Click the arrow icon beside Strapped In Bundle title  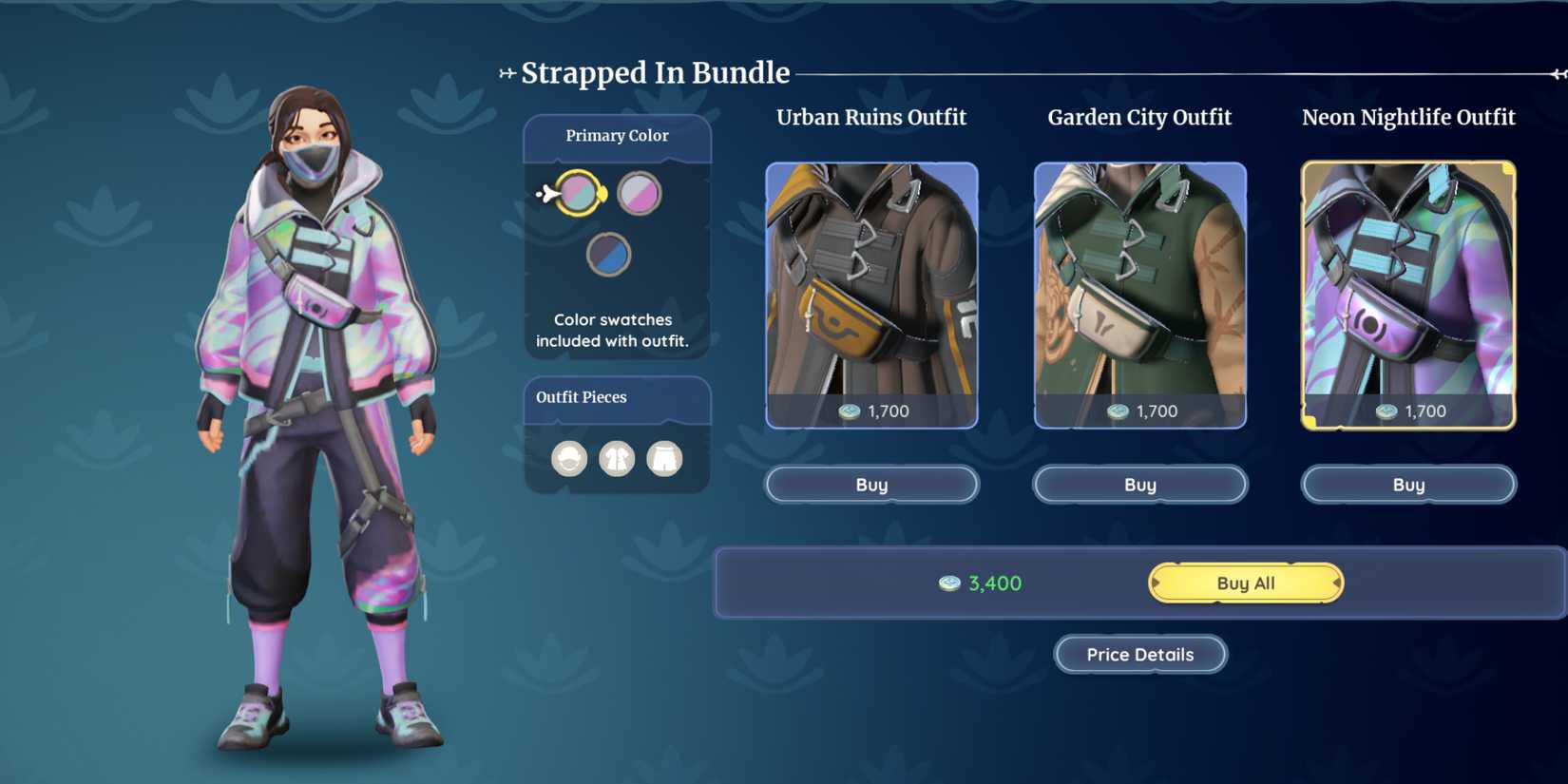pyautogui.click(x=507, y=69)
